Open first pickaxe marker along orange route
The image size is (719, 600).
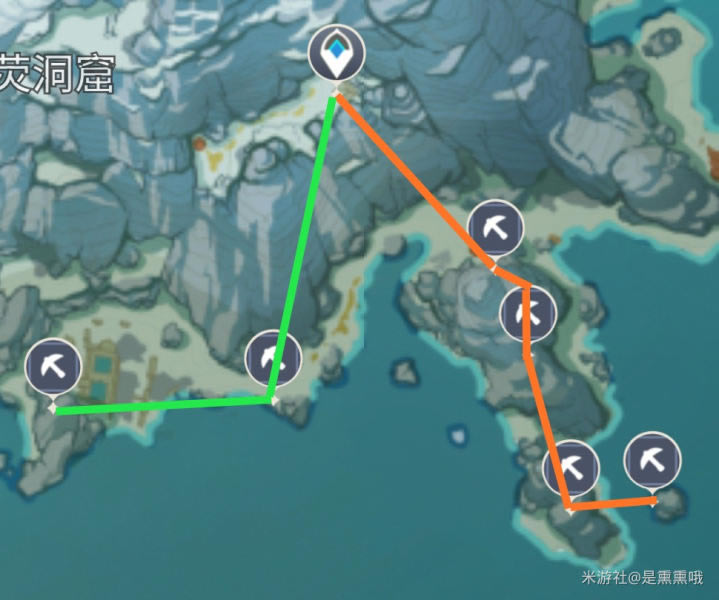click(x=495, y=228)
